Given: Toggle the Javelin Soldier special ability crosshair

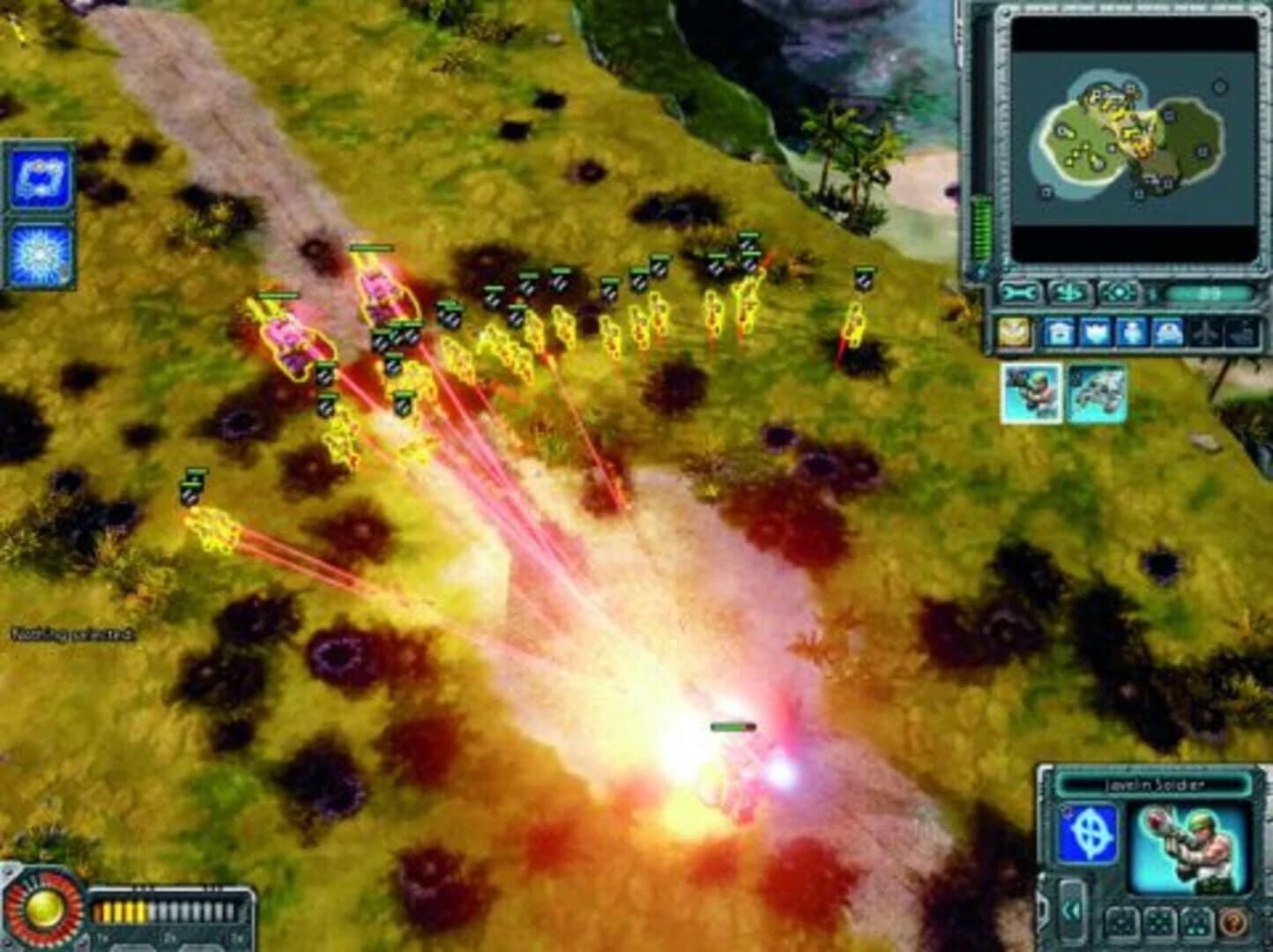Looking at the screenshot, I should [1087, 832].
